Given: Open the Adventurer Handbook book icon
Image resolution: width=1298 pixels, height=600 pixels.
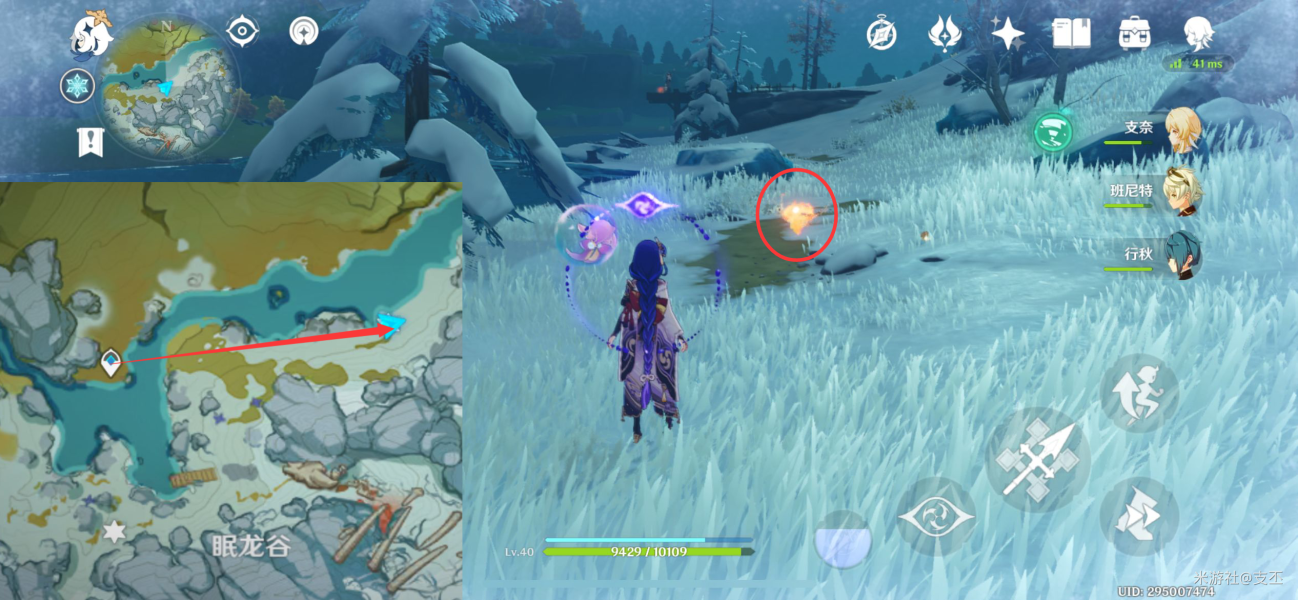Looking at the screenshot, I should pos(1071,34).
